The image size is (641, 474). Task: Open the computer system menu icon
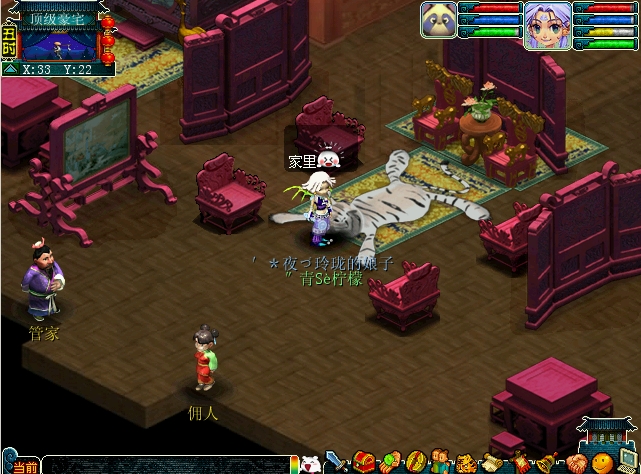pos(629,464)
